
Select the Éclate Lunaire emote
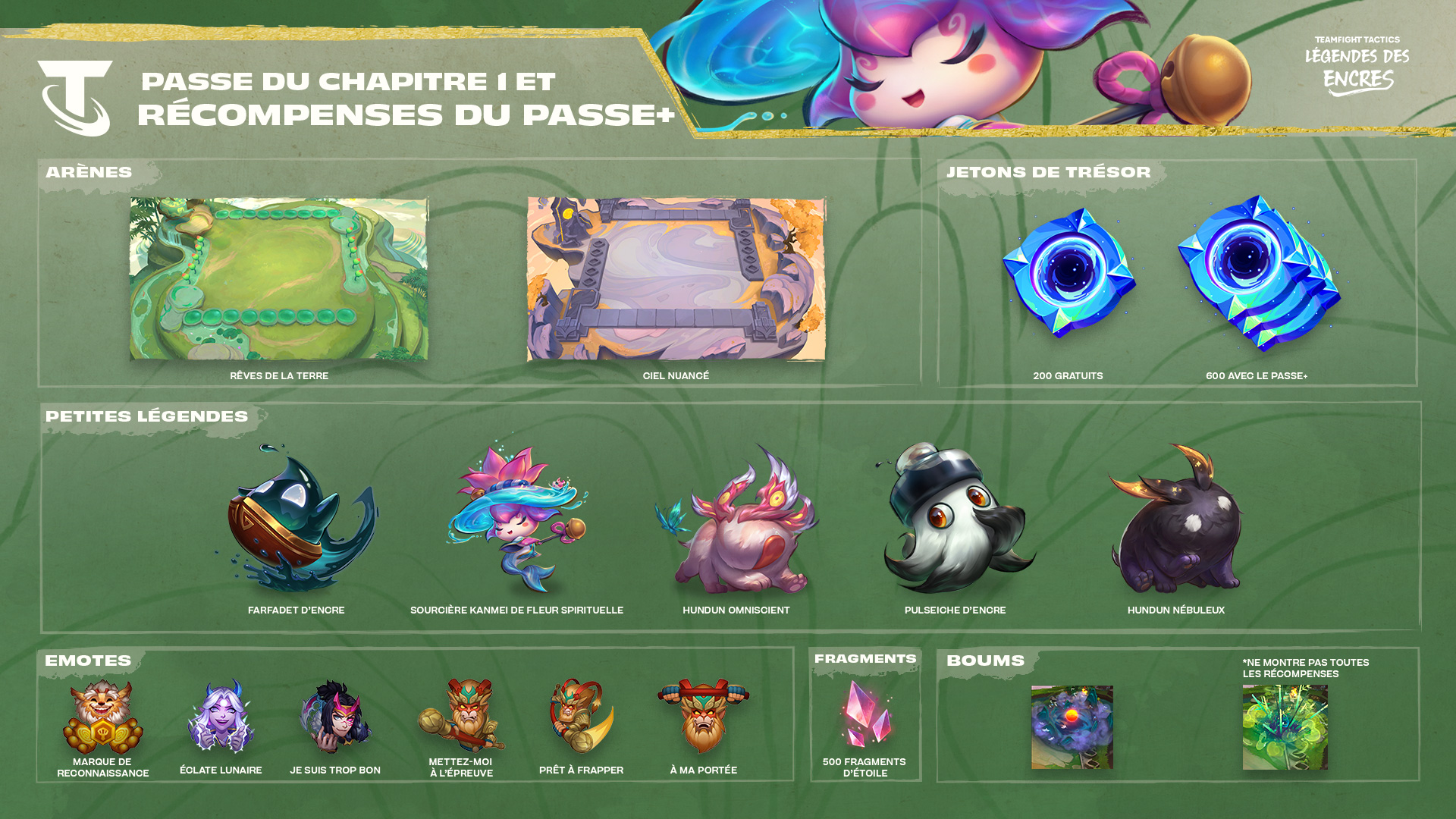click(221, 717)
